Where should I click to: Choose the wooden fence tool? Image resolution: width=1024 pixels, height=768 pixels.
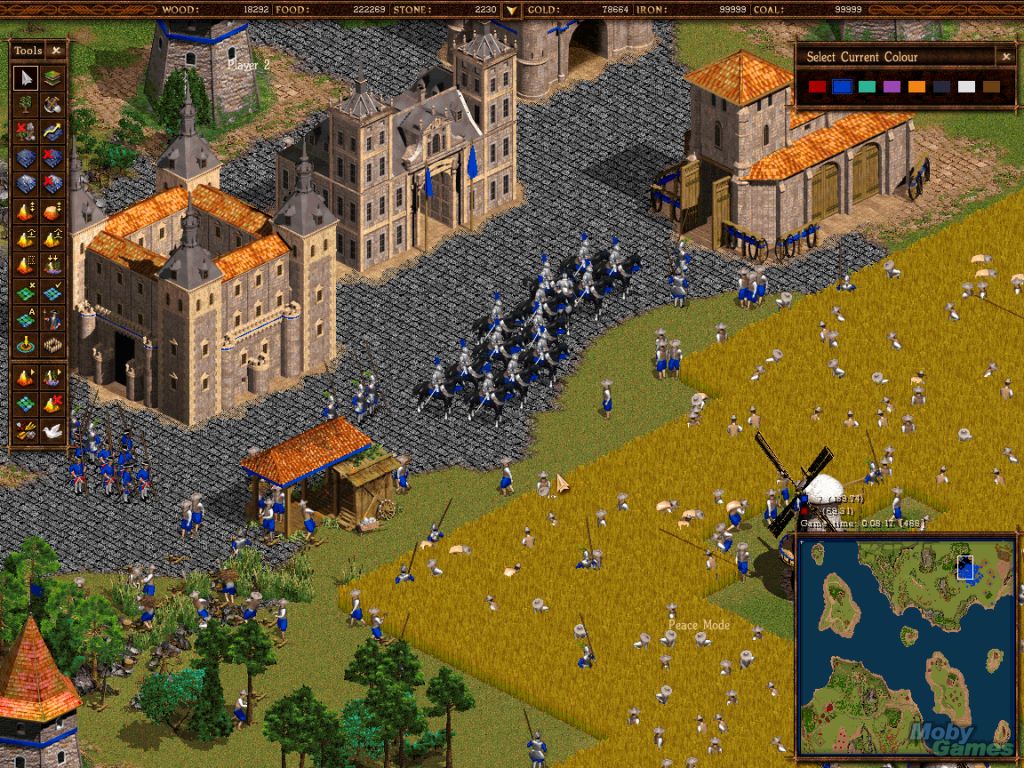pos(52,346)
